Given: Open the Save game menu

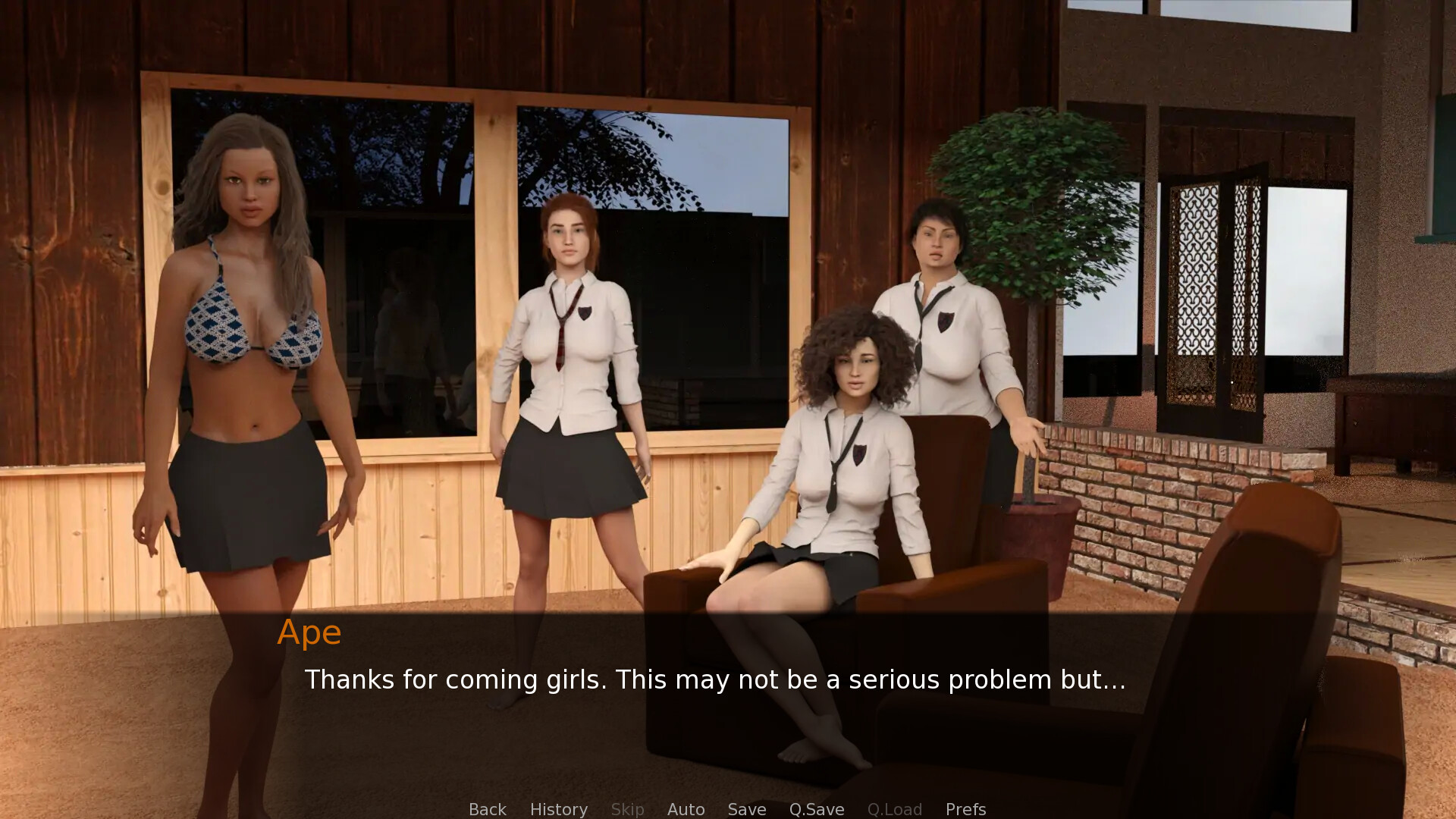Looking at the screenshot, I should click(x=746, y=809).
